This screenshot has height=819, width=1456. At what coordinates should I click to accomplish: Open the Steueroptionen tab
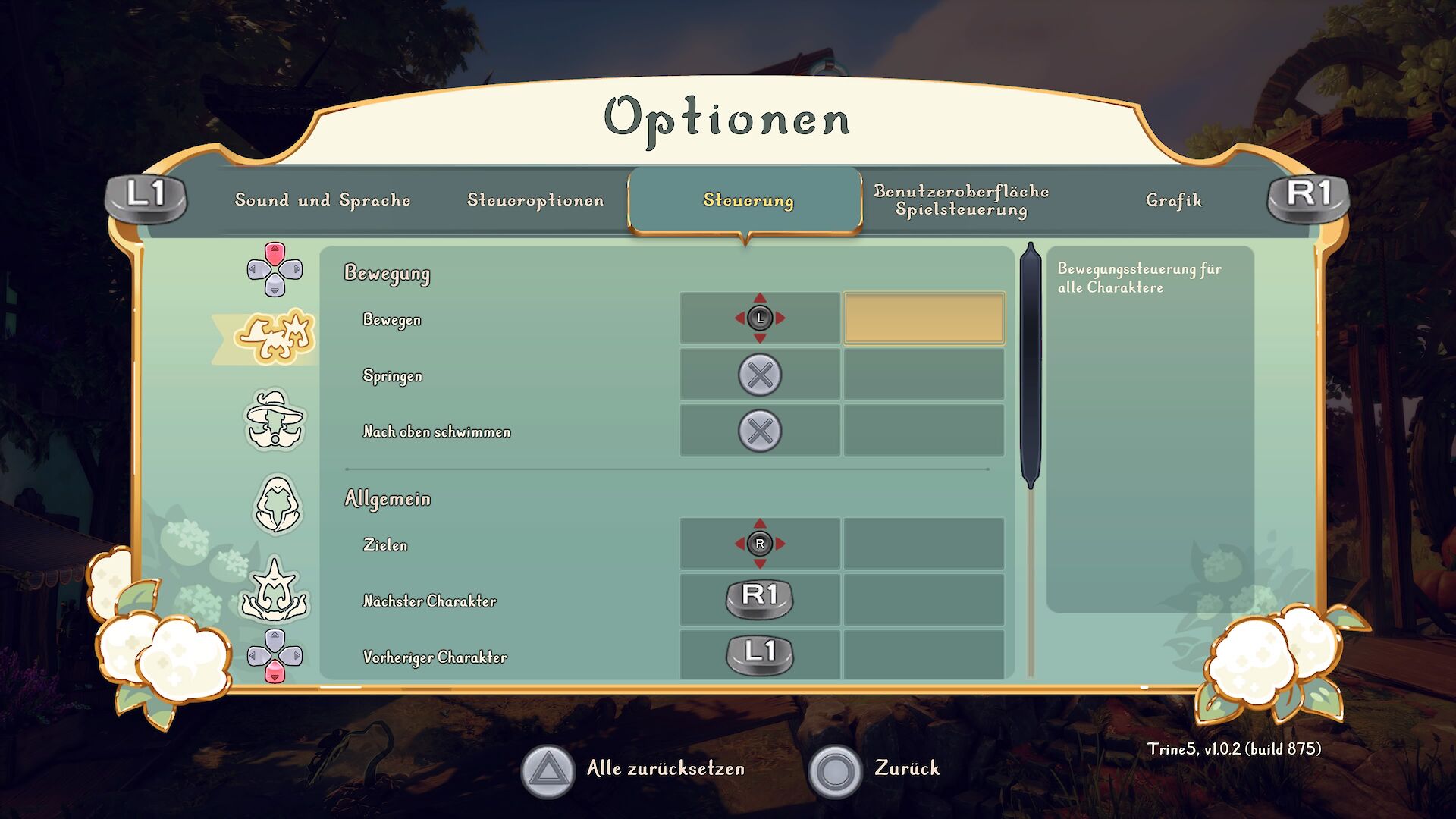(x=535, y=200)
